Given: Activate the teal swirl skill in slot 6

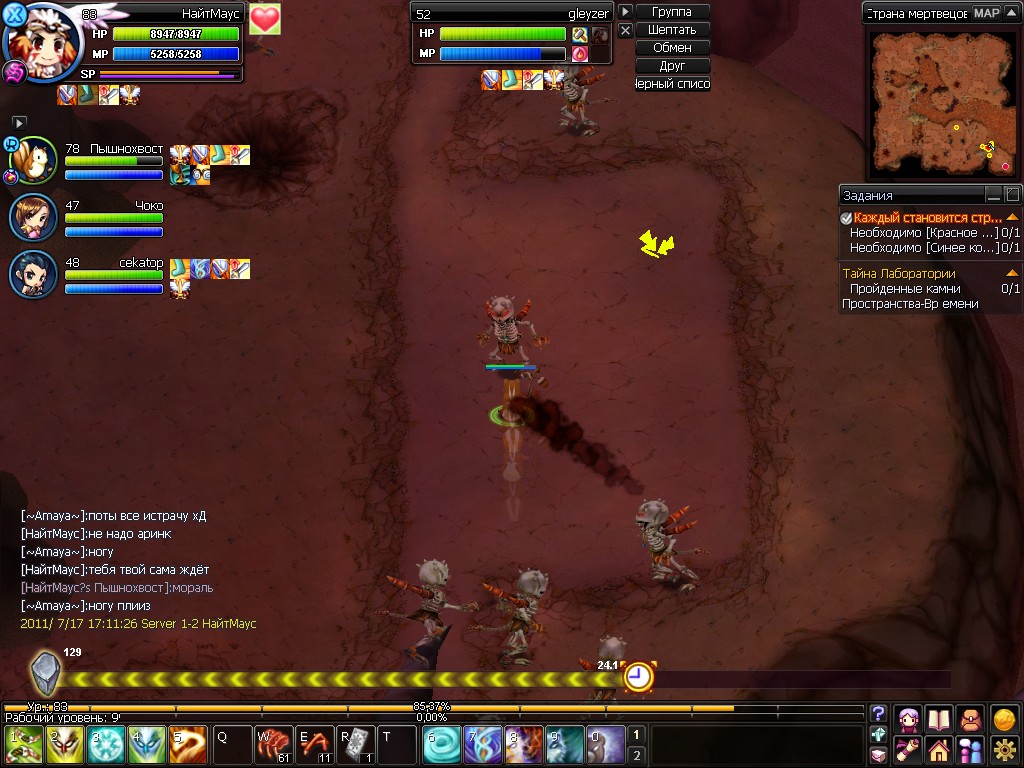Looking at the screenshot, I should pos(442,746).
